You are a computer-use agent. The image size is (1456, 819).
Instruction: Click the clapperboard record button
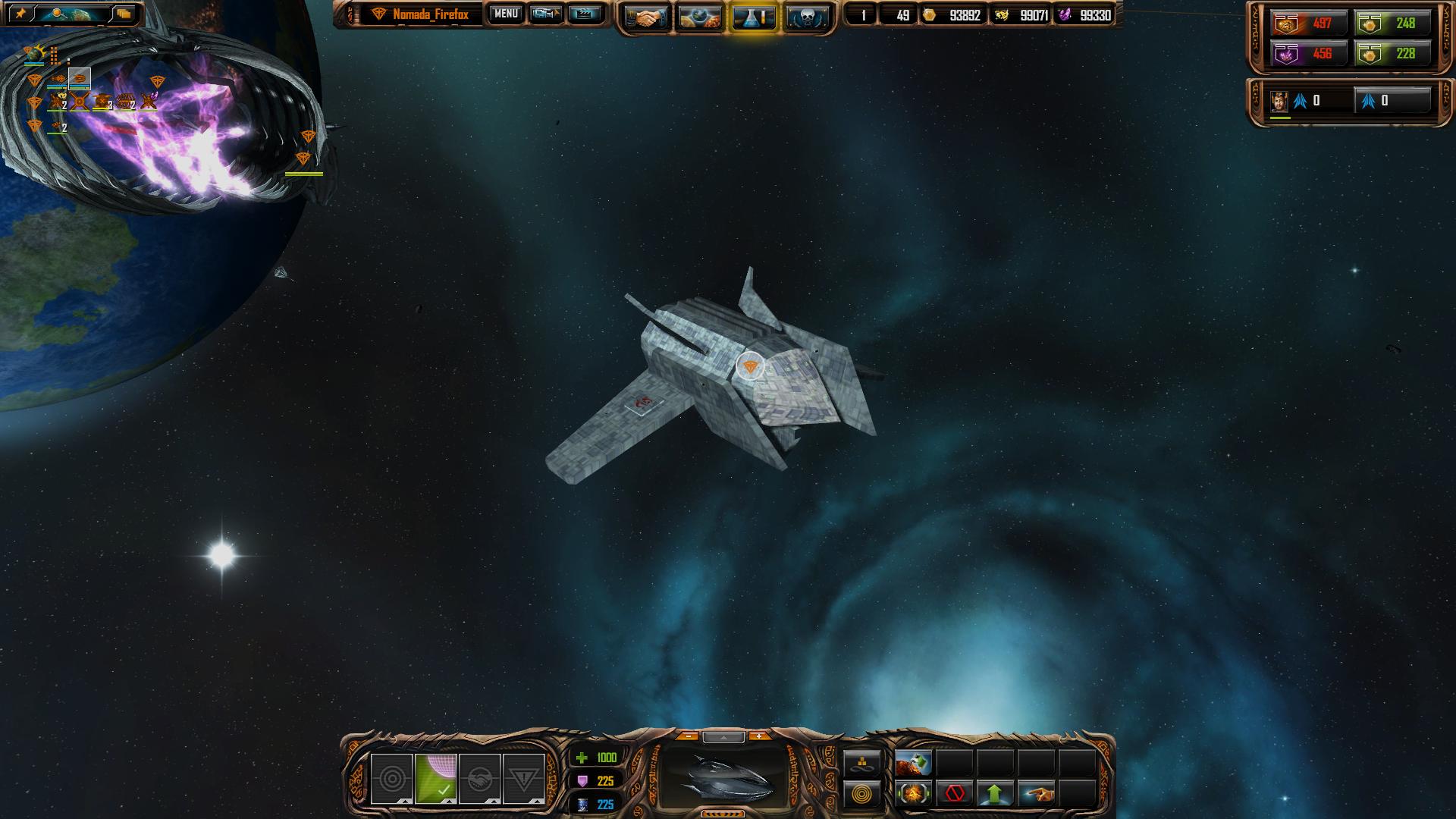click(584, 14)
